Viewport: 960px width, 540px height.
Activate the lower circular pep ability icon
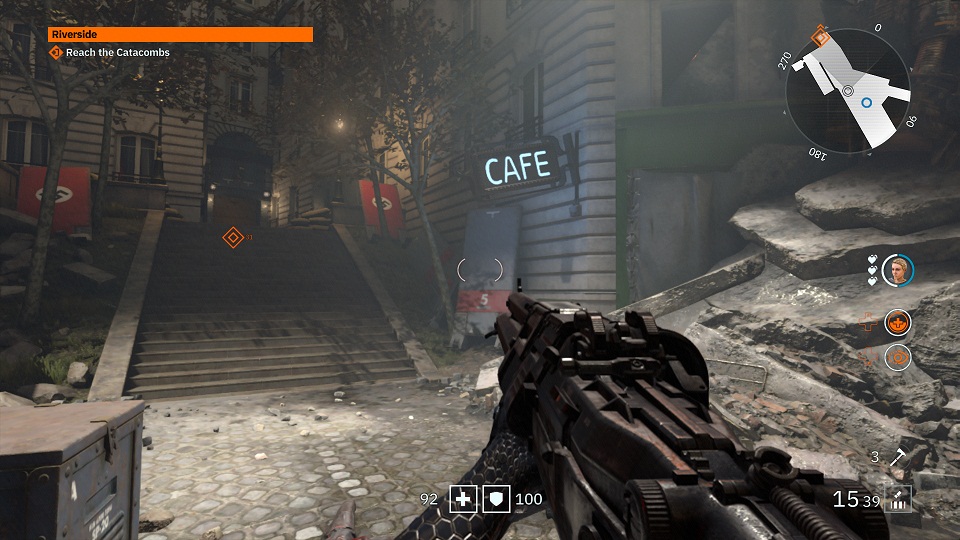(x=897, y=357)
